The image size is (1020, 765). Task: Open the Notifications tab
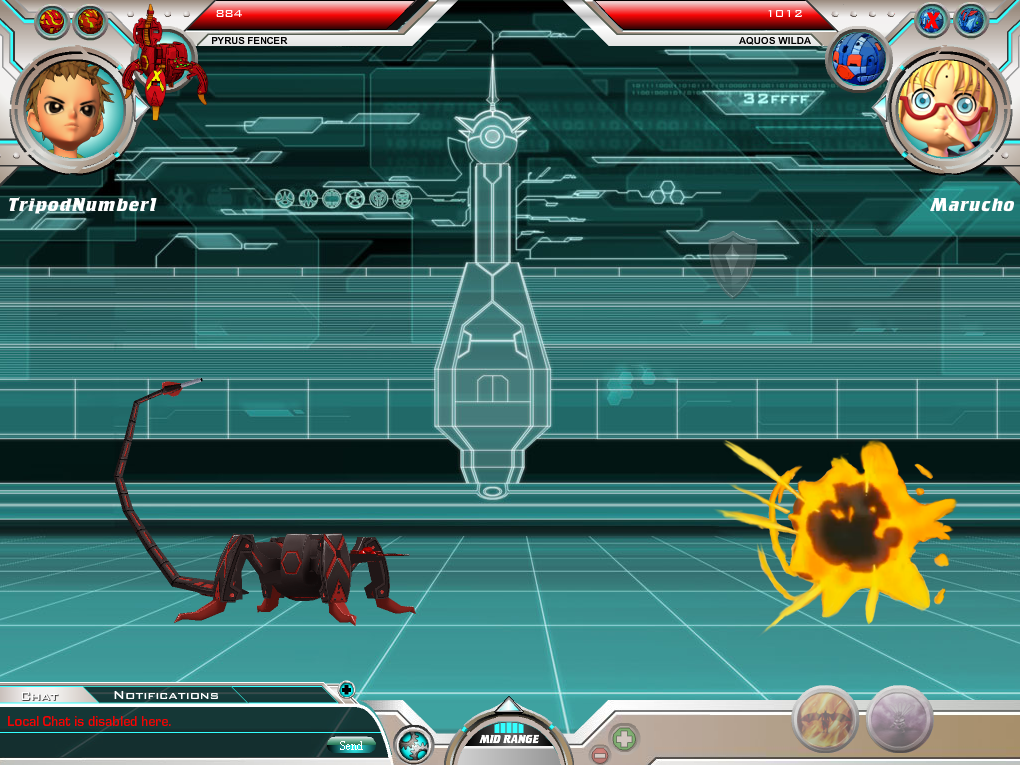166,695
